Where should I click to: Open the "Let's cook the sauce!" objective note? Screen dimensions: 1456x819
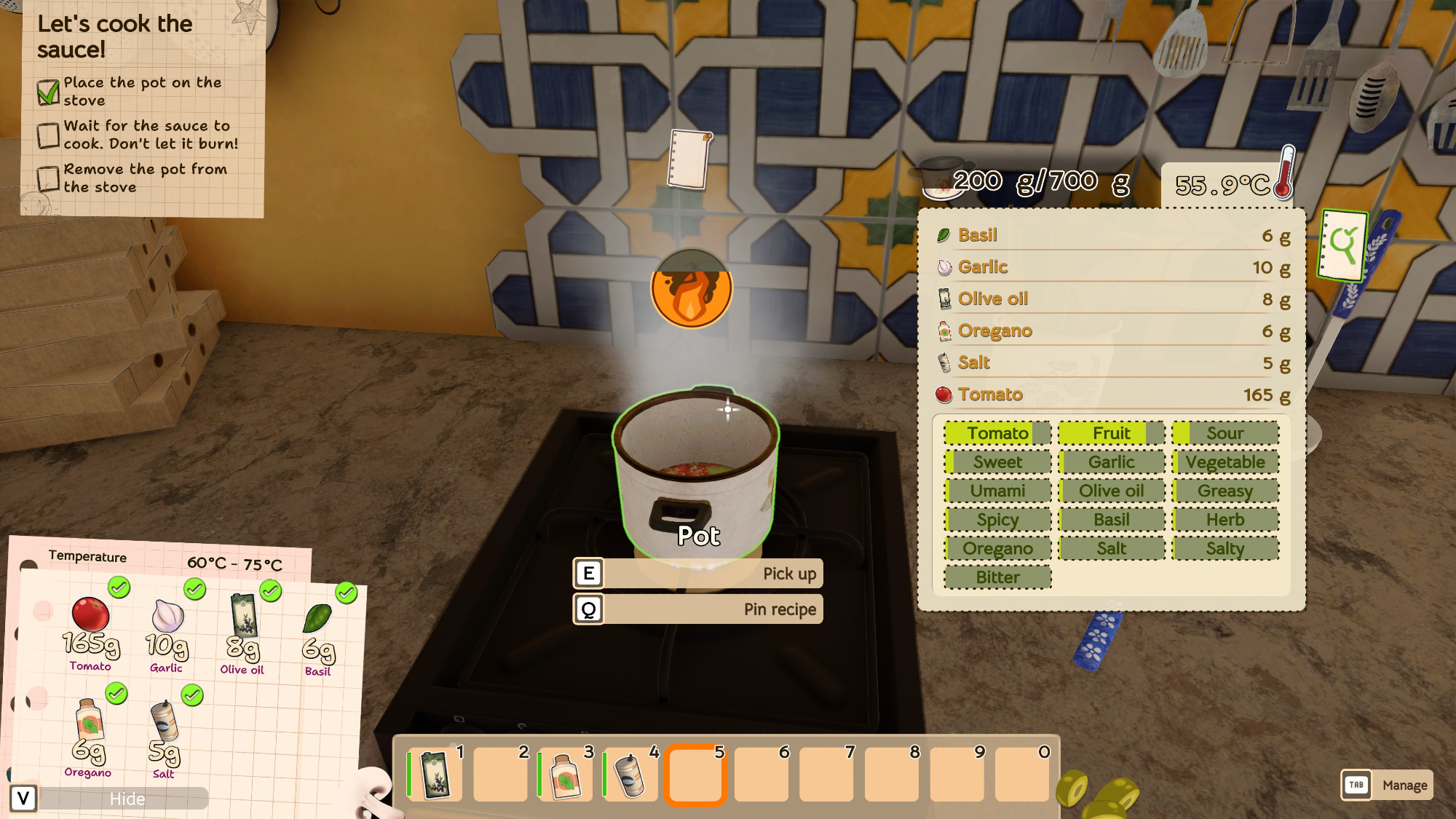142,108
